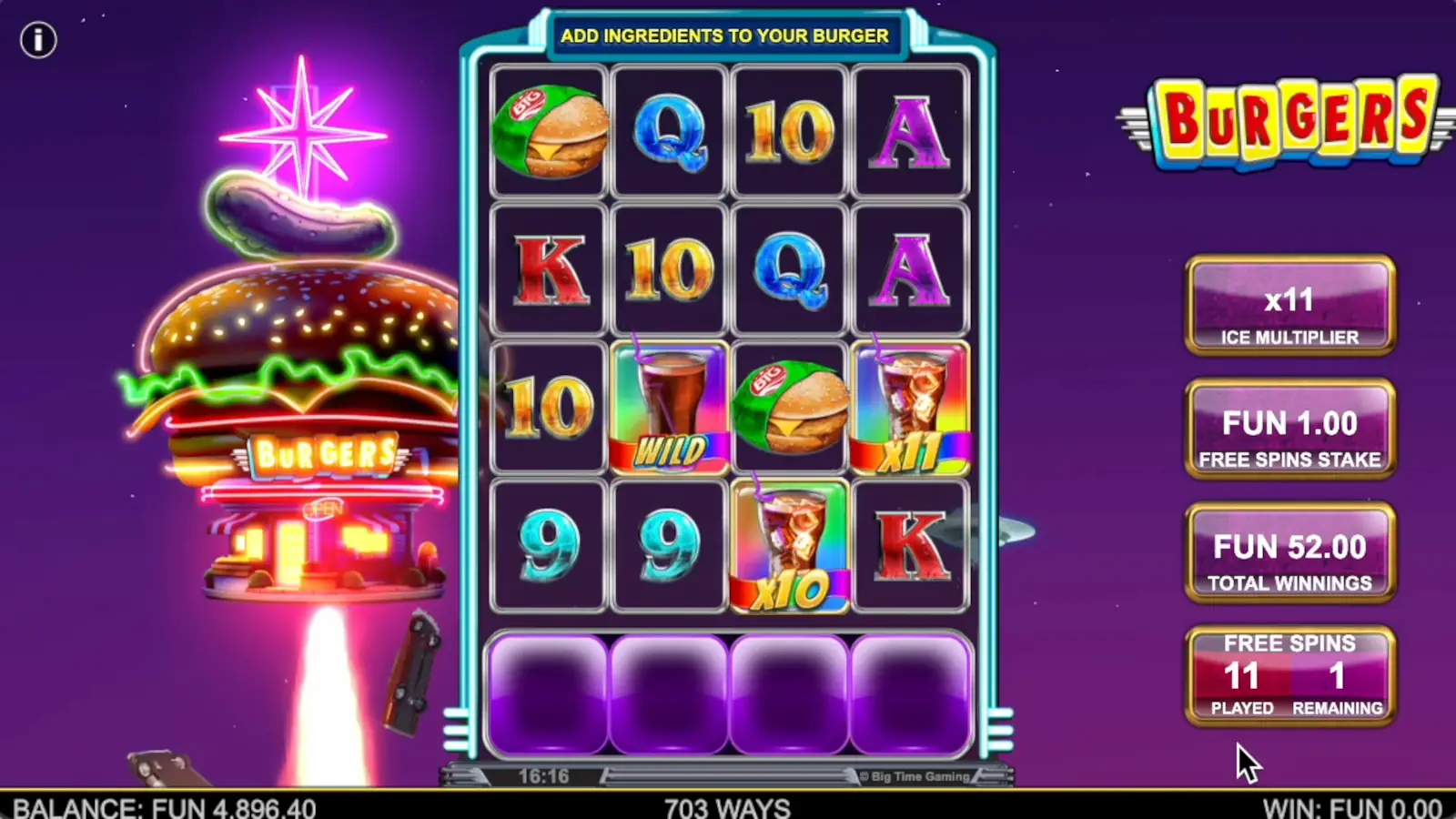Open the 703 WAYS details
This screenshot has width=1456, height=819.
tap(728, 806)
